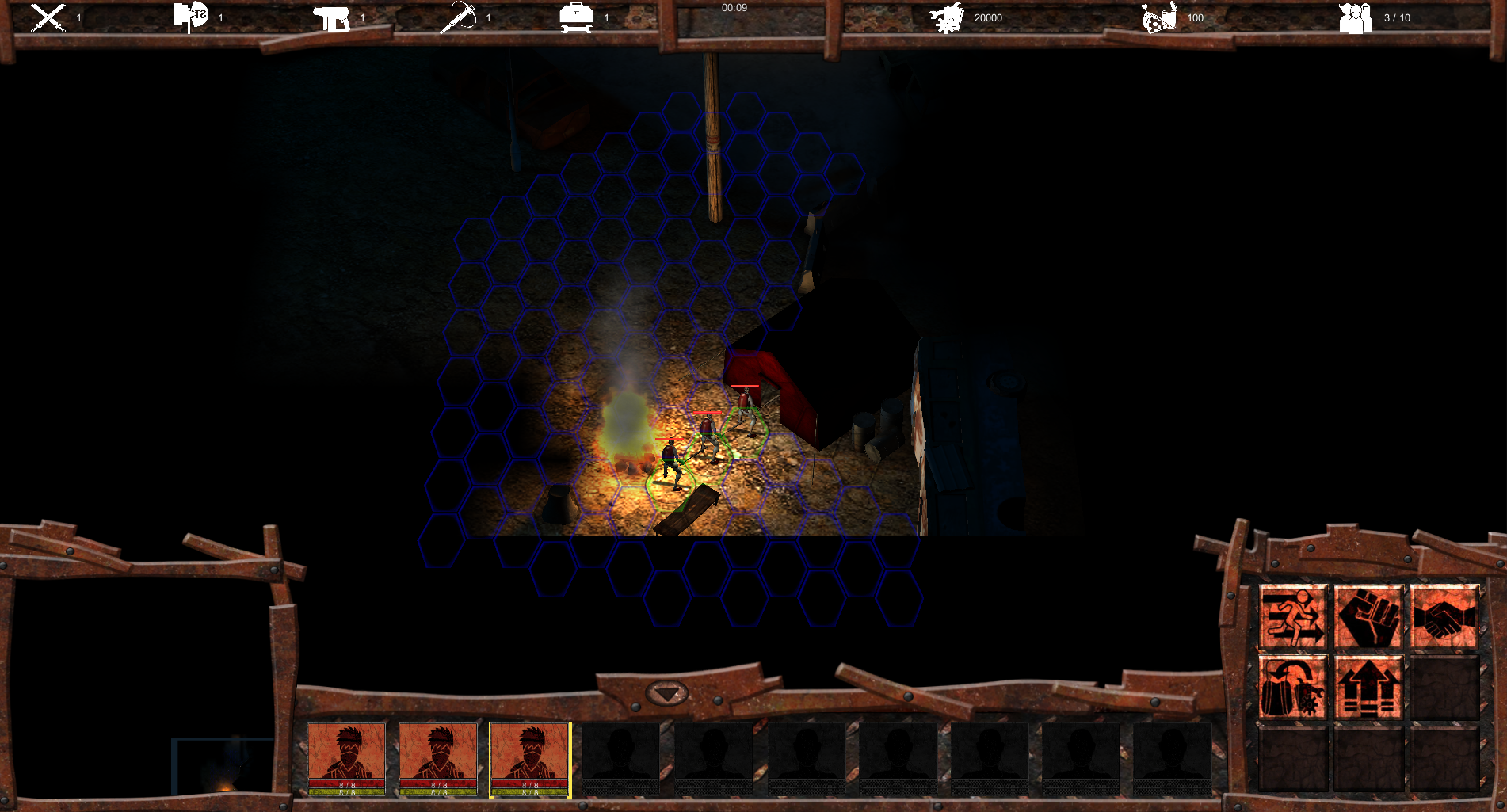
Task: Activate the running man move command
Action: (1292, 617)
